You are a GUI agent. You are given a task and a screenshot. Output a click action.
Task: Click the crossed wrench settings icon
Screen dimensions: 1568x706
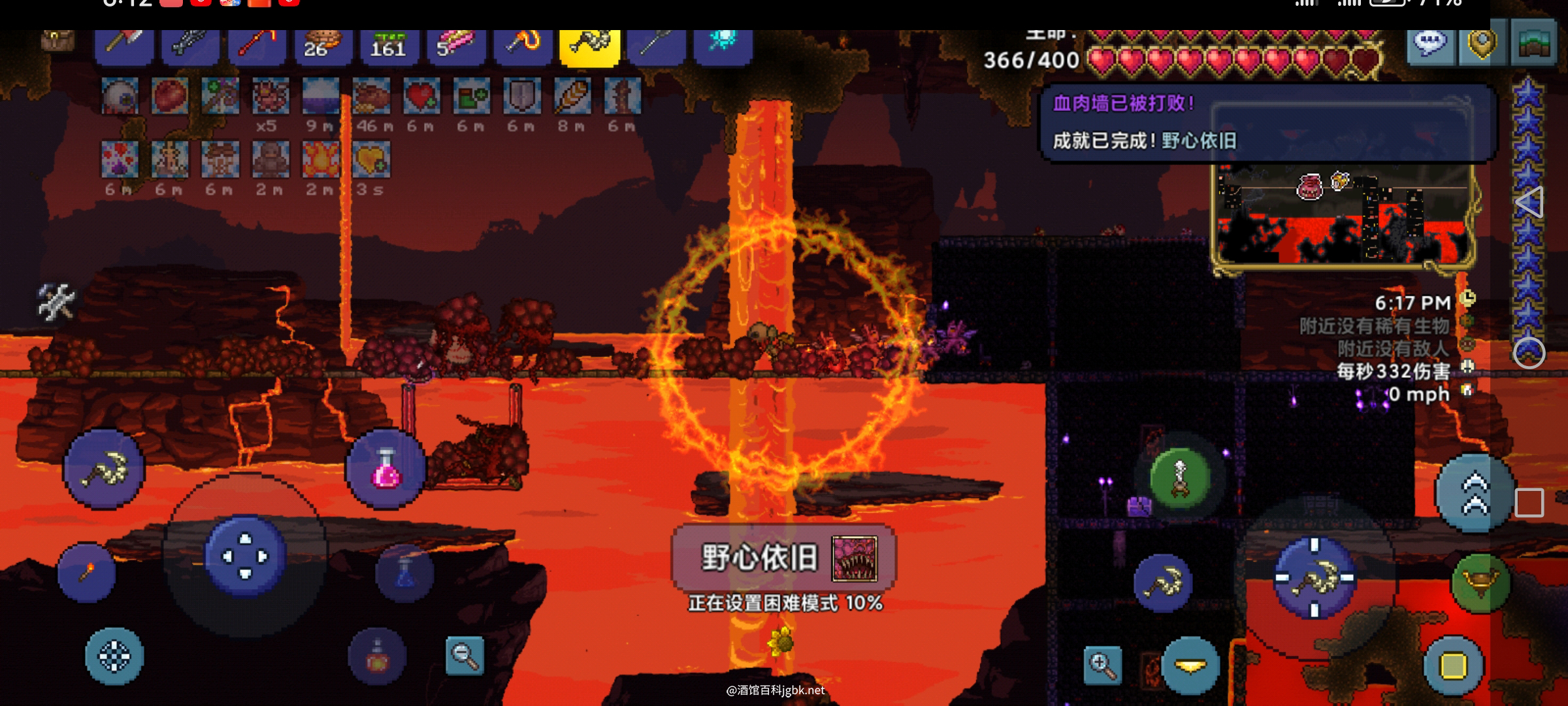tap(56, 302)
